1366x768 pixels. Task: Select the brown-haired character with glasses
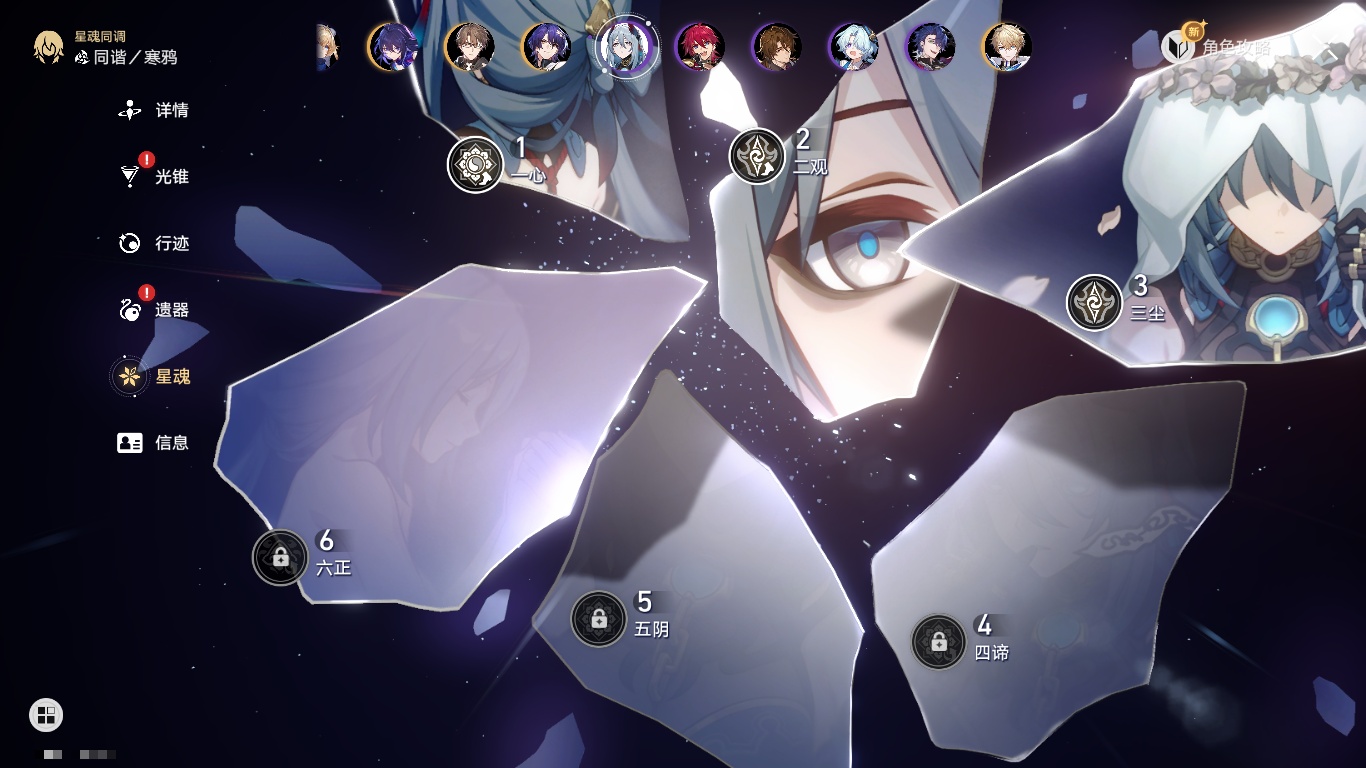tap(469, 46)
